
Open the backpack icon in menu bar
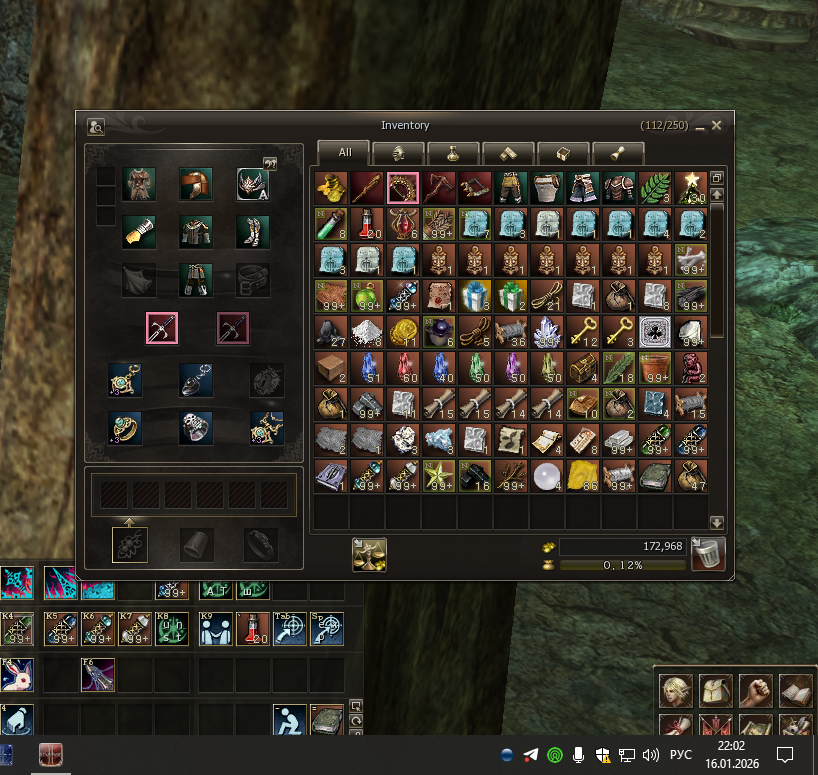[715, 691]
